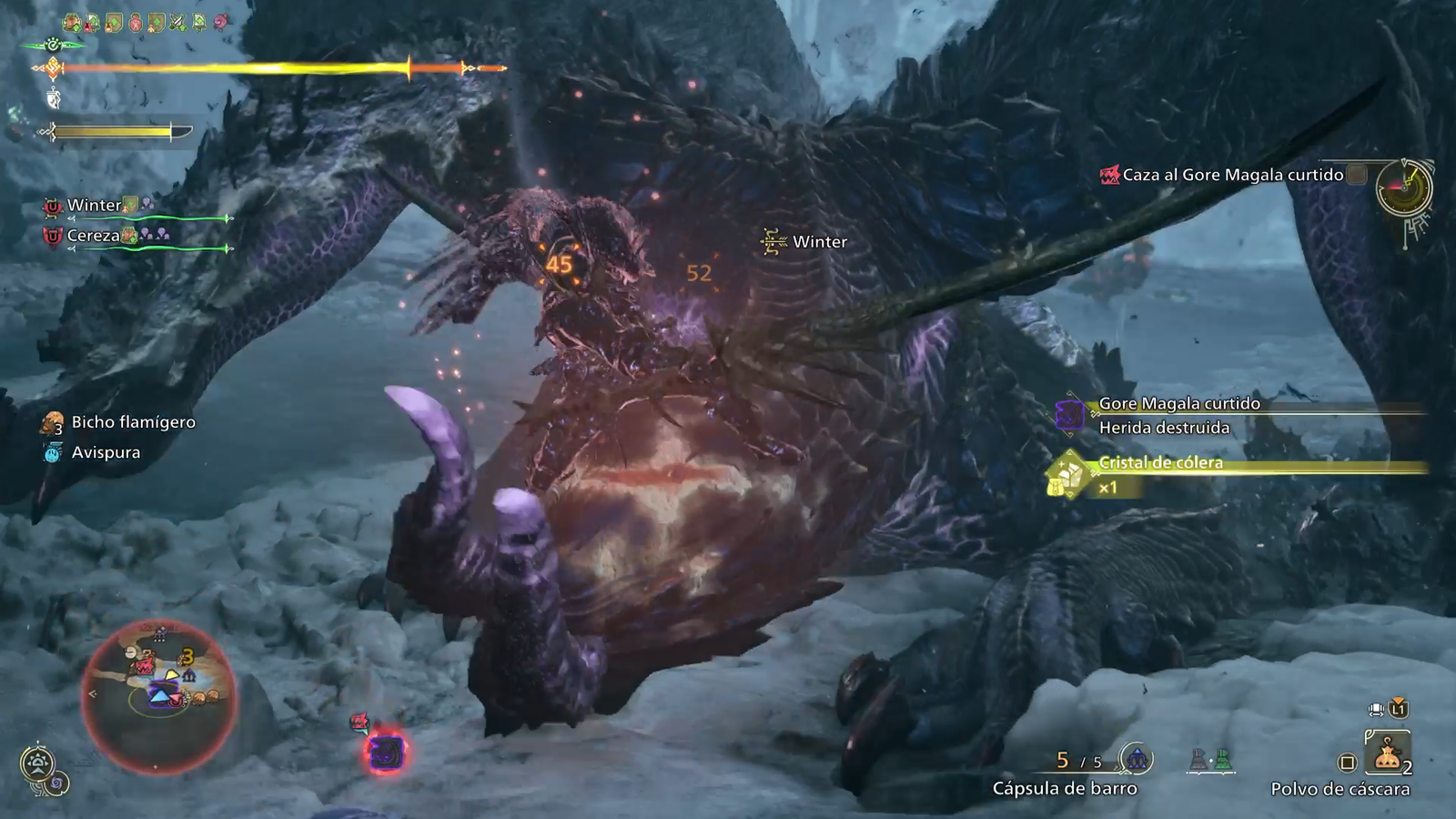Viewport: 1456px width, 819px height.
Task: Click the Bicho flamígero environment entry
Action: 133,422
